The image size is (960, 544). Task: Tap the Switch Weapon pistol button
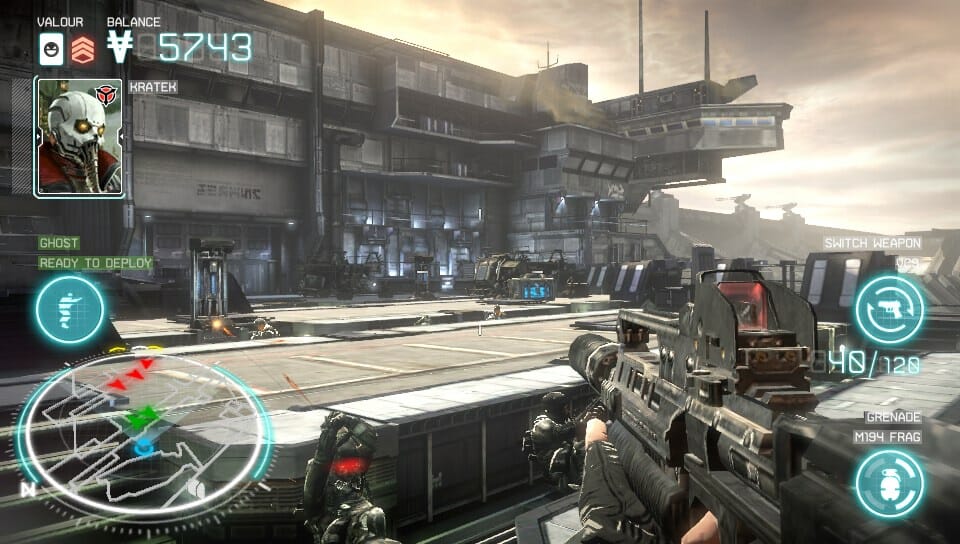click(x=889, y=310)
